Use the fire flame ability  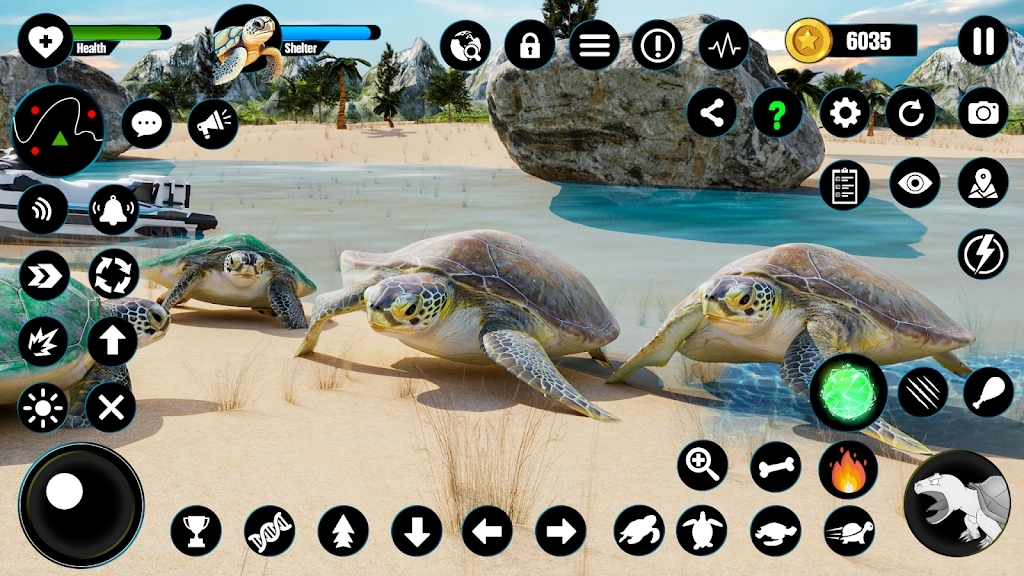tap(848, 469)
